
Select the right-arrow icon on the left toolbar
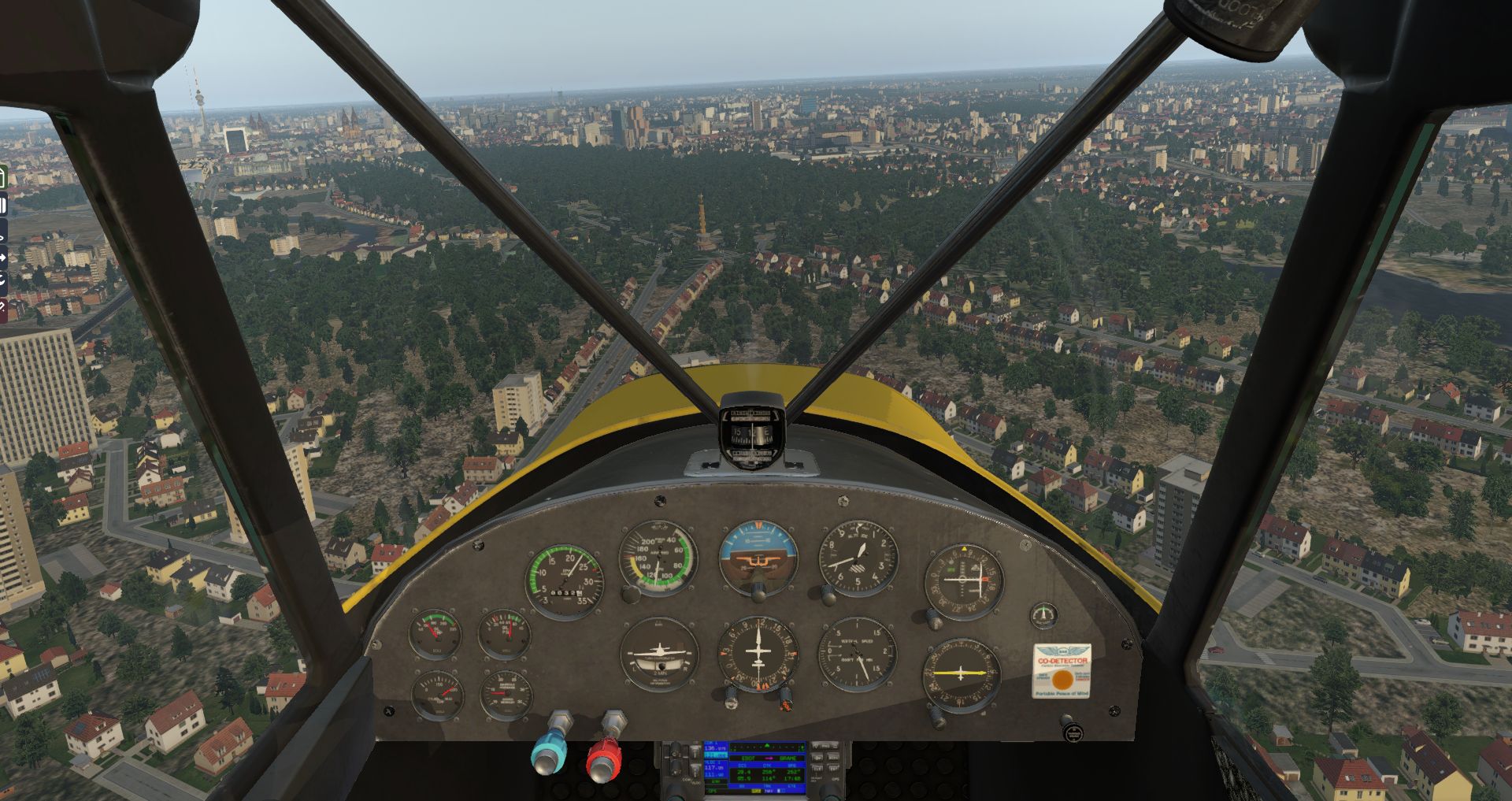click(x=3, y=258)
